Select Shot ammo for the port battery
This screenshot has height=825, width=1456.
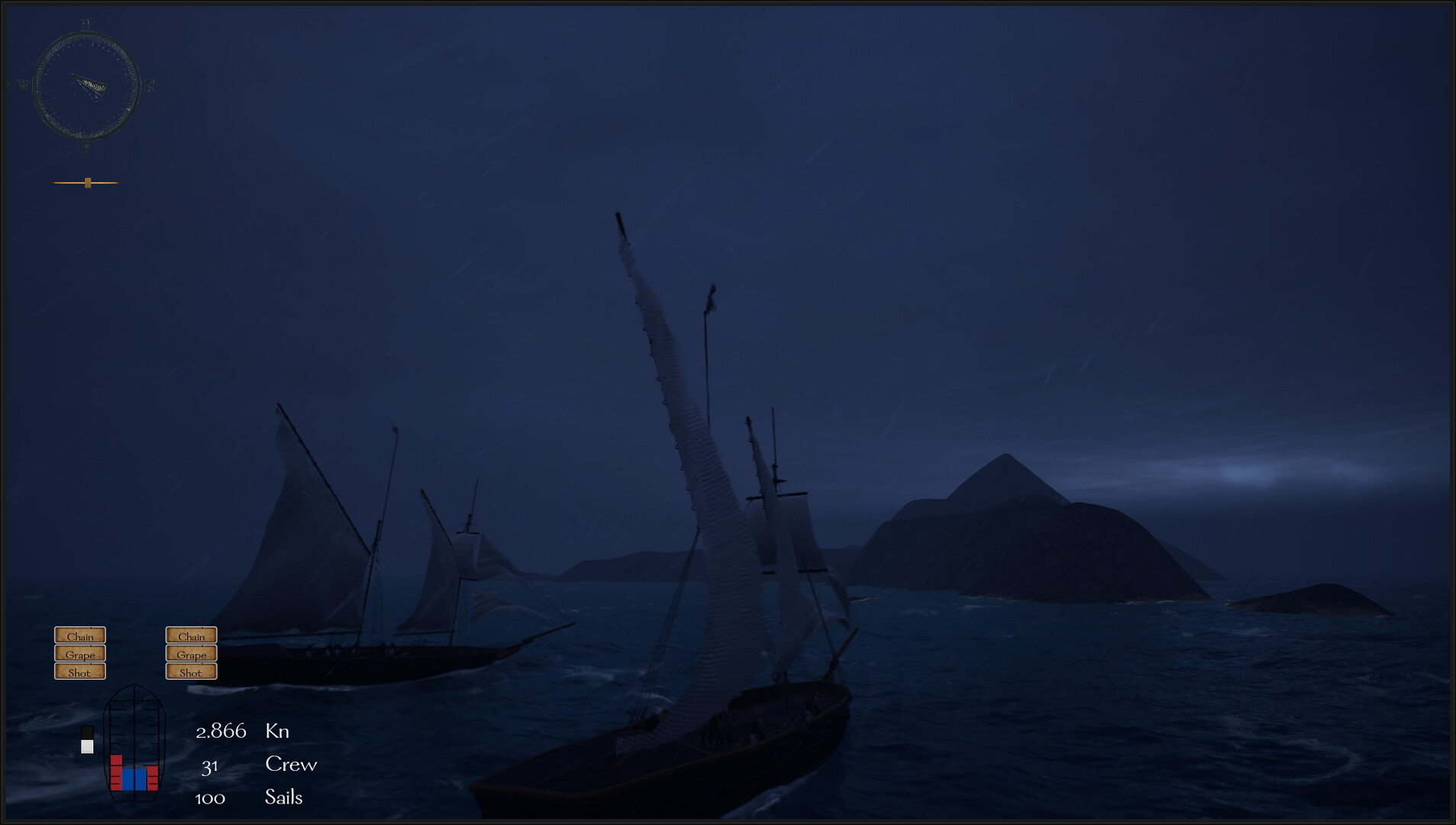[x=79, y=672]
